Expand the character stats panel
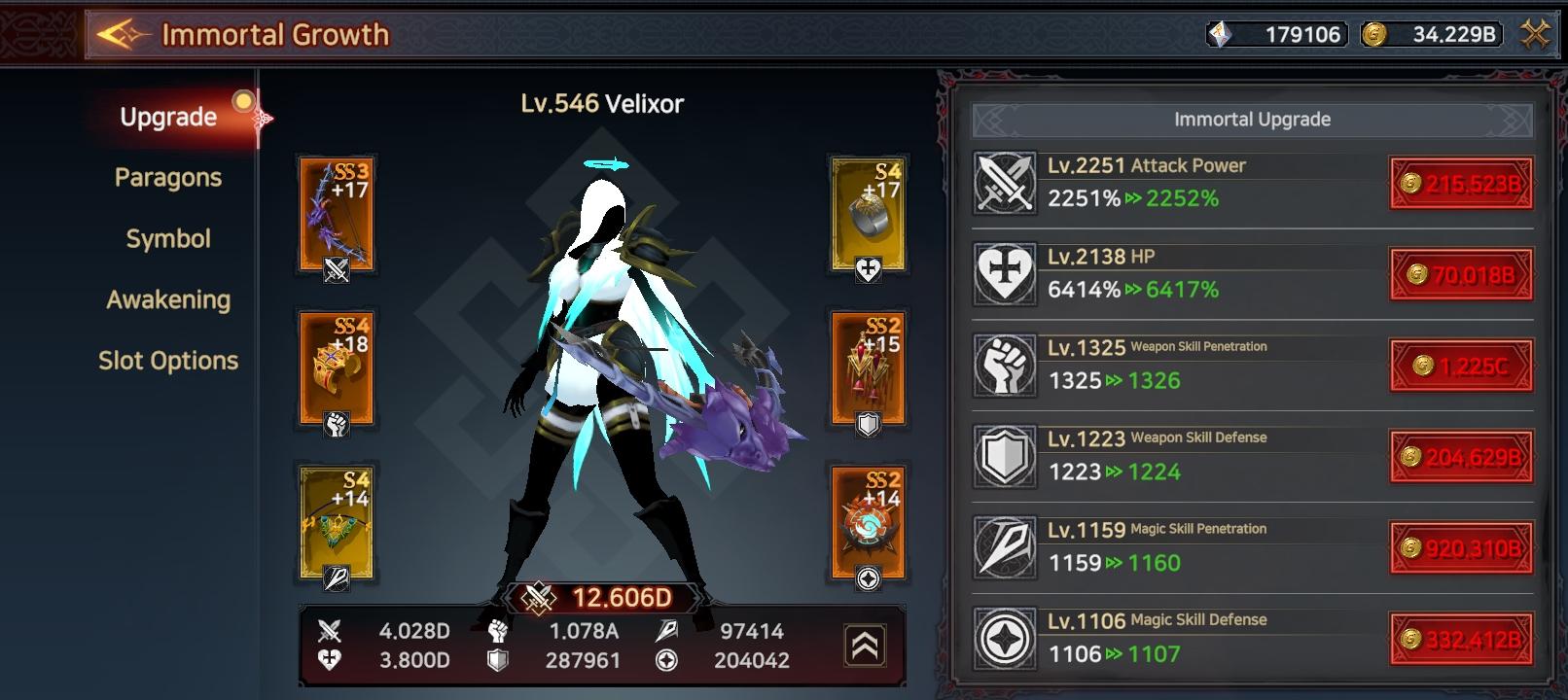 (865, 646)
